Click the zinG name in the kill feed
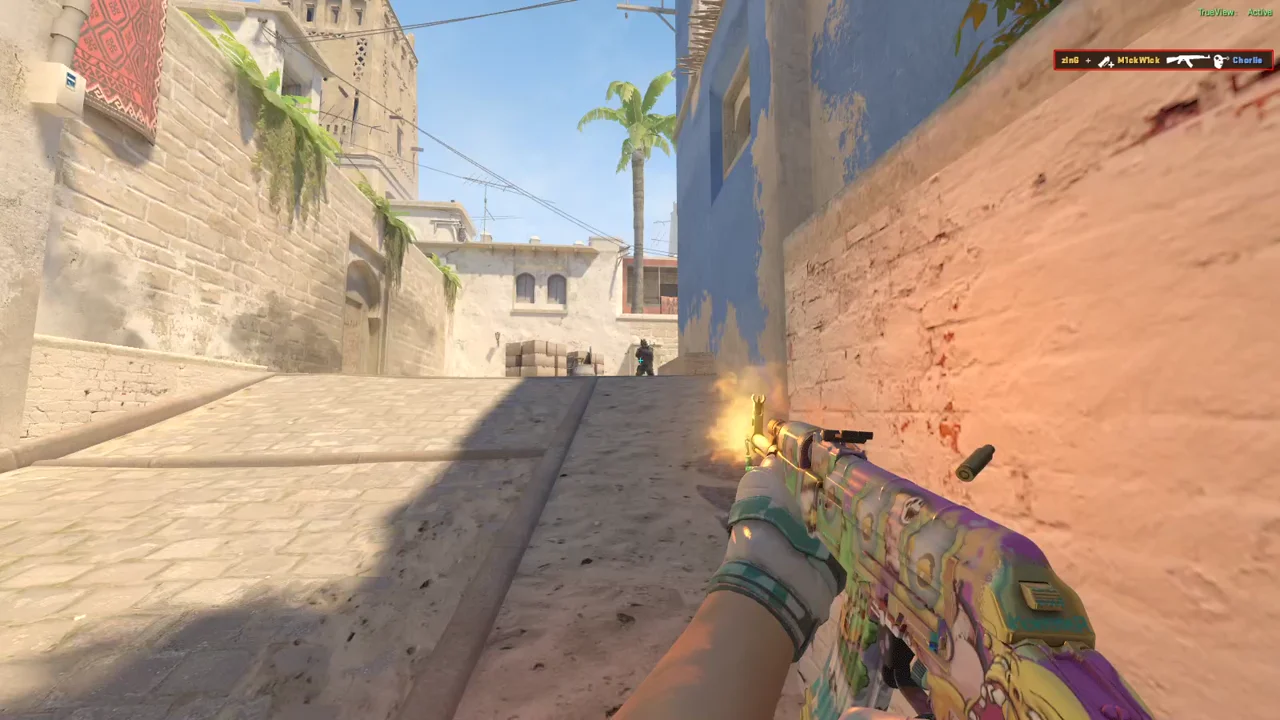The height and width of the screenshot is (720, 1280). click(1068, 60)
